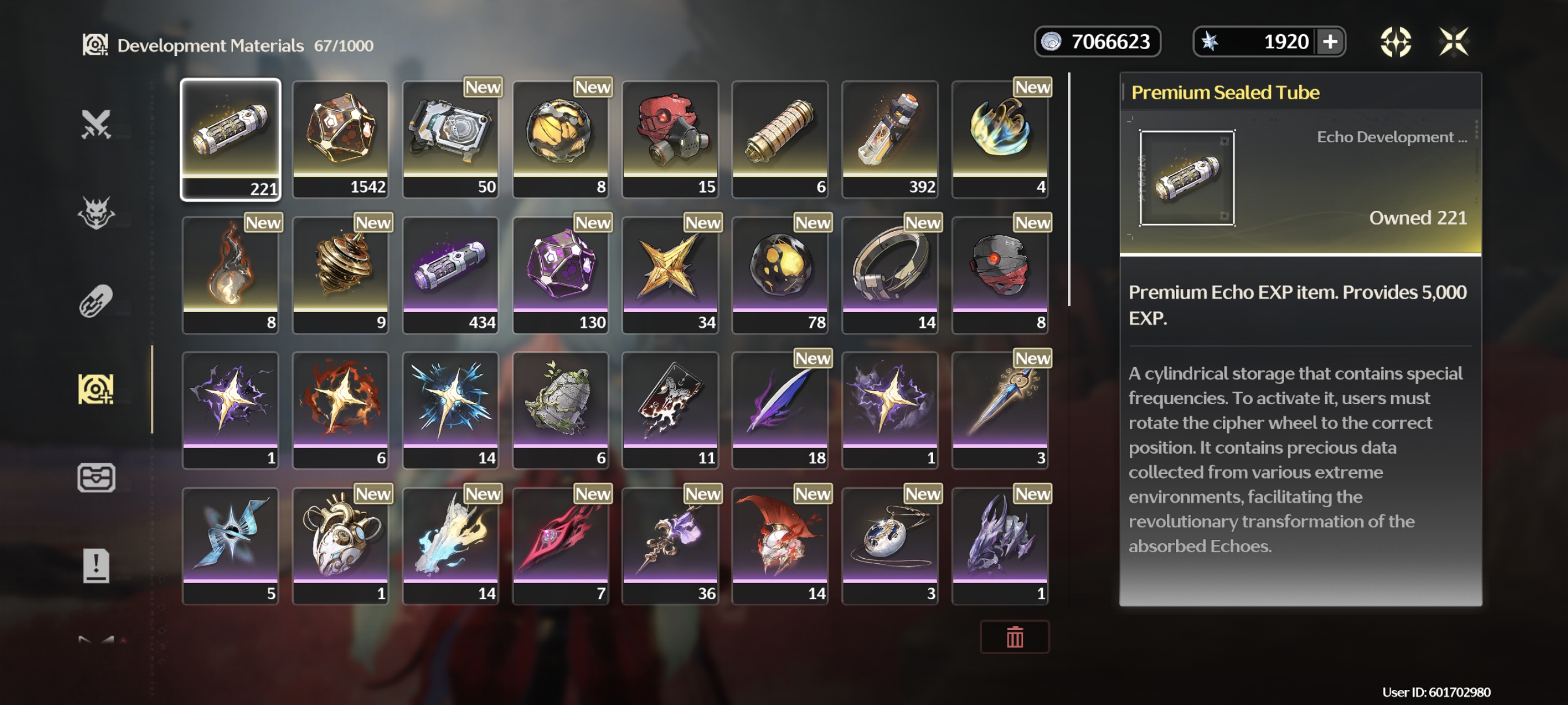Add more Astrite with the plus button
The width and height of the screenshot is (1568, 705).
click(x=1330, y=42)
